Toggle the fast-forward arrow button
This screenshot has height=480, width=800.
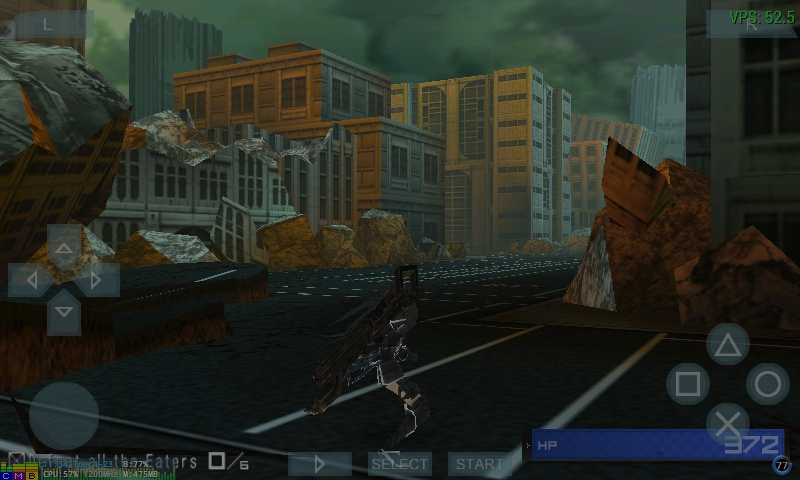click(x=320, y=464)
